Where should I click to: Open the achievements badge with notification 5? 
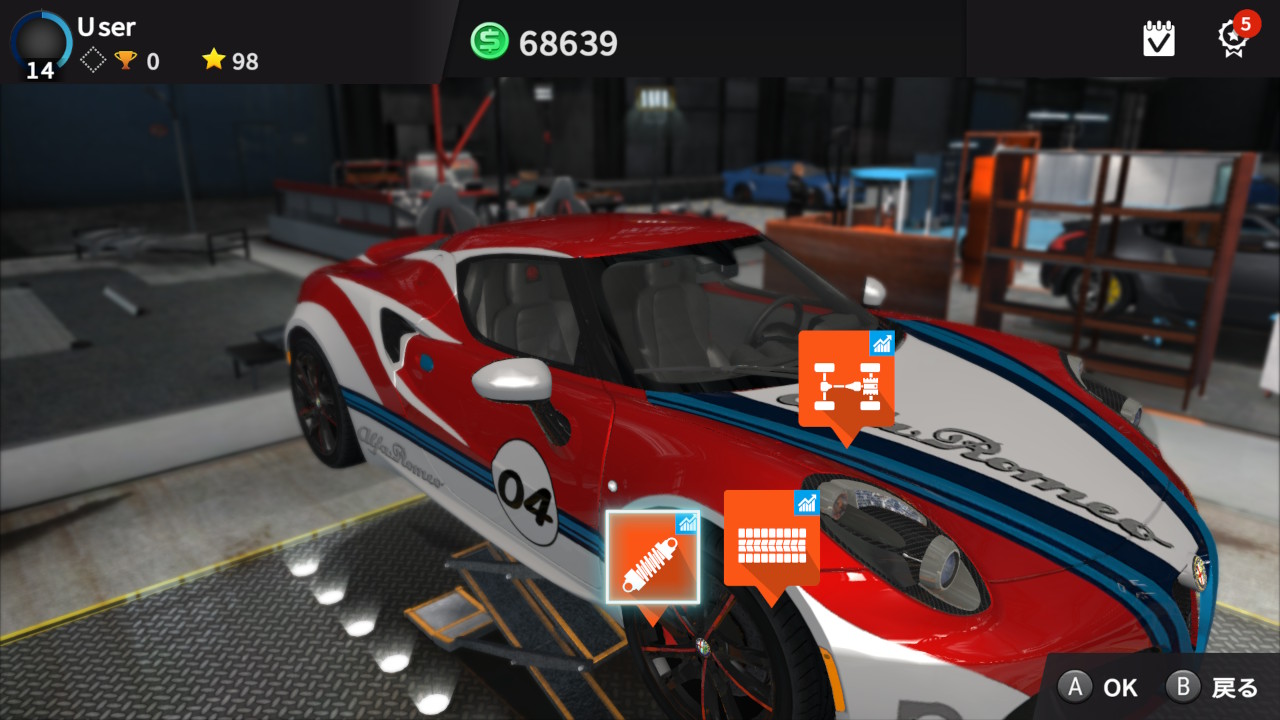(1234, 38)
